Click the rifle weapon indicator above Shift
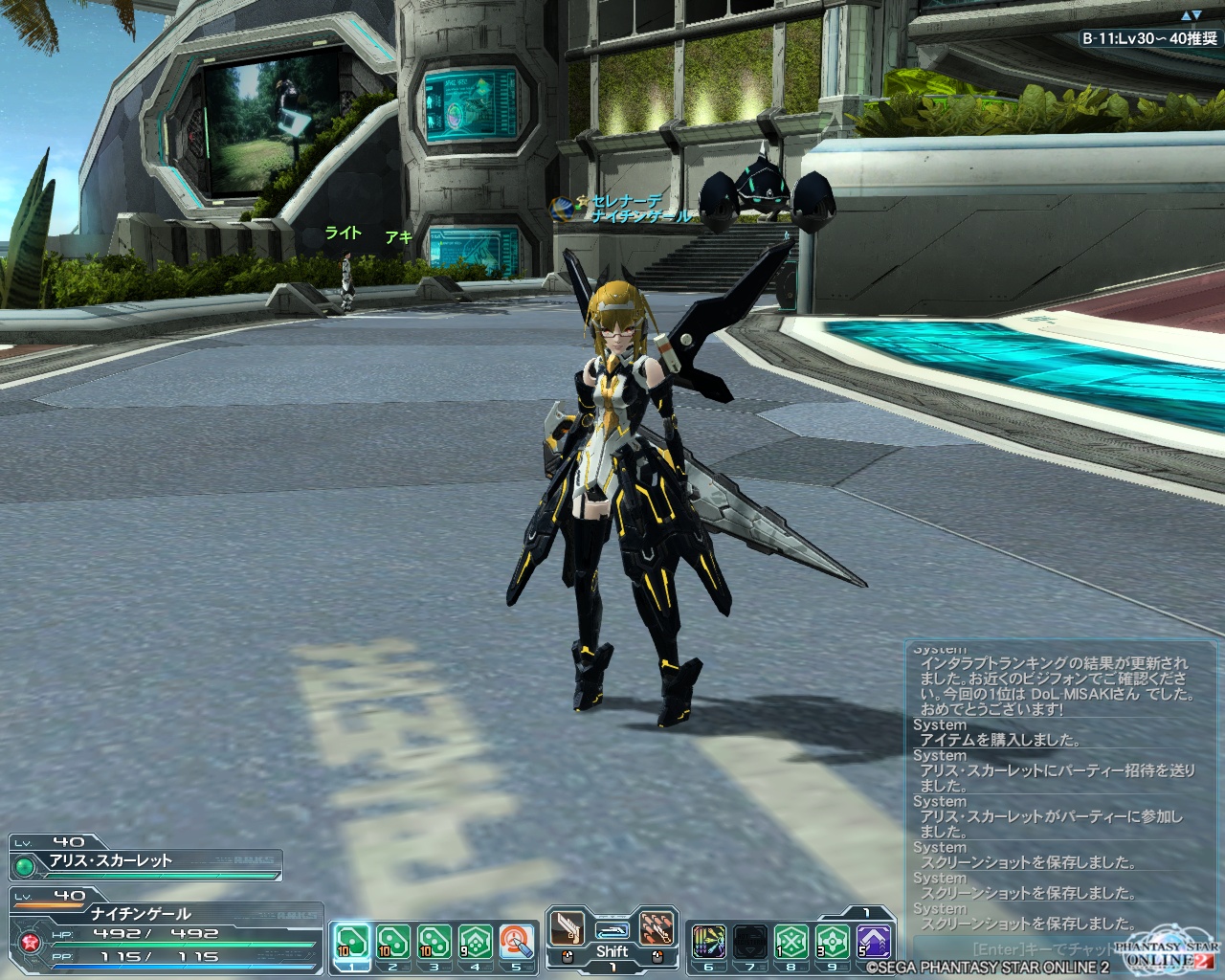The width and height of the screenshot is (1225, 980). [612, 930]
